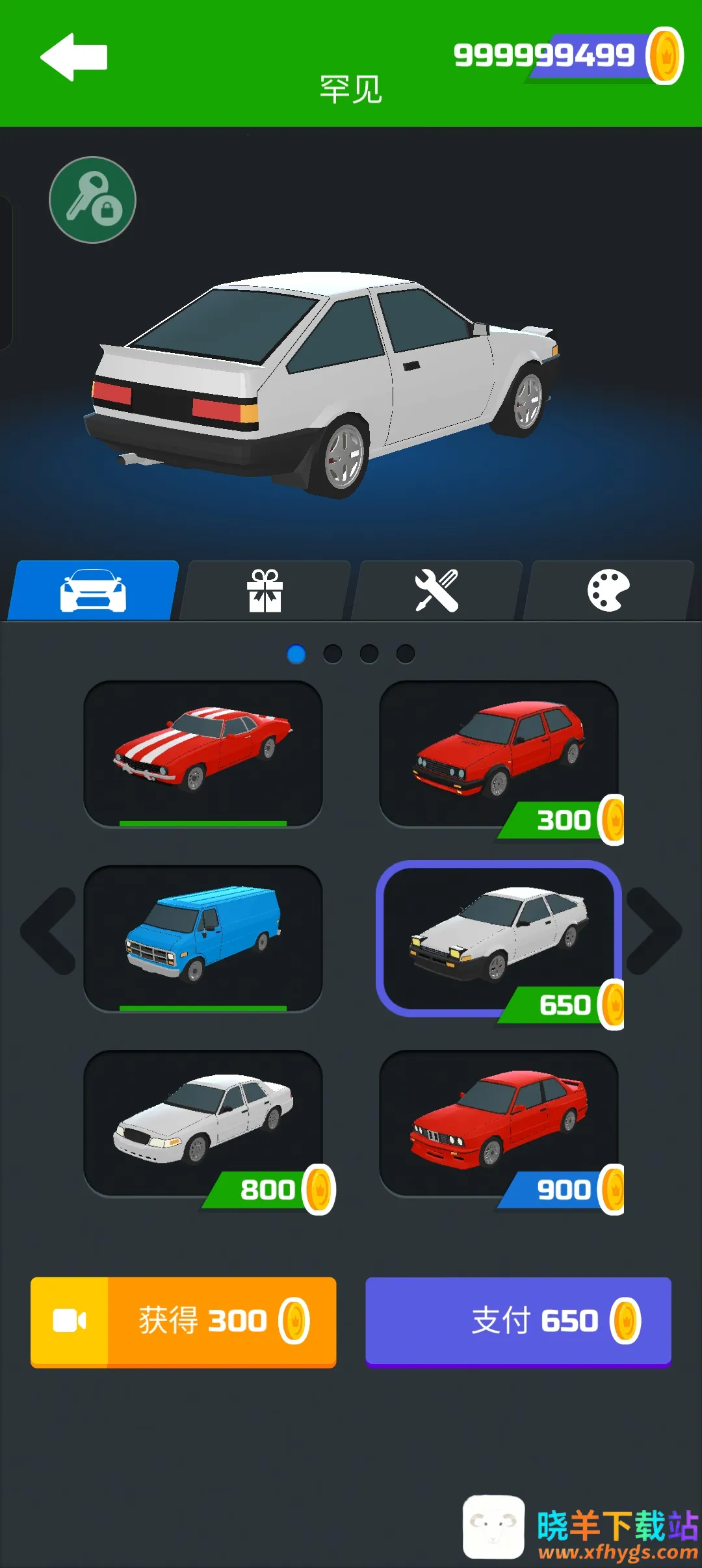
Task: Show the previous page of cars
Action: (x=49, y=931)
